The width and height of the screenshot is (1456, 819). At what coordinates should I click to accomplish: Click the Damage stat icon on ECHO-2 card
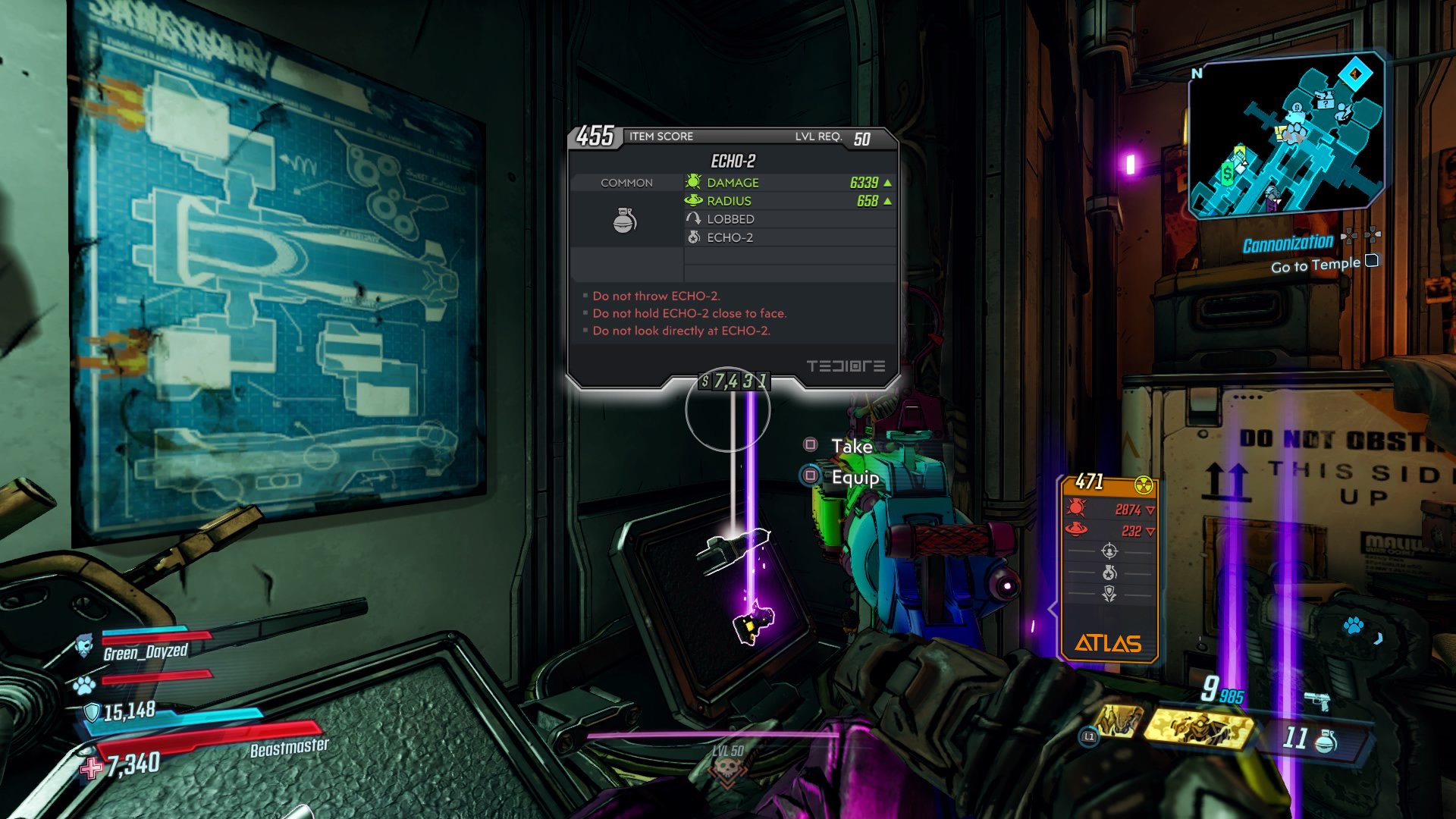tap(695, 182)
